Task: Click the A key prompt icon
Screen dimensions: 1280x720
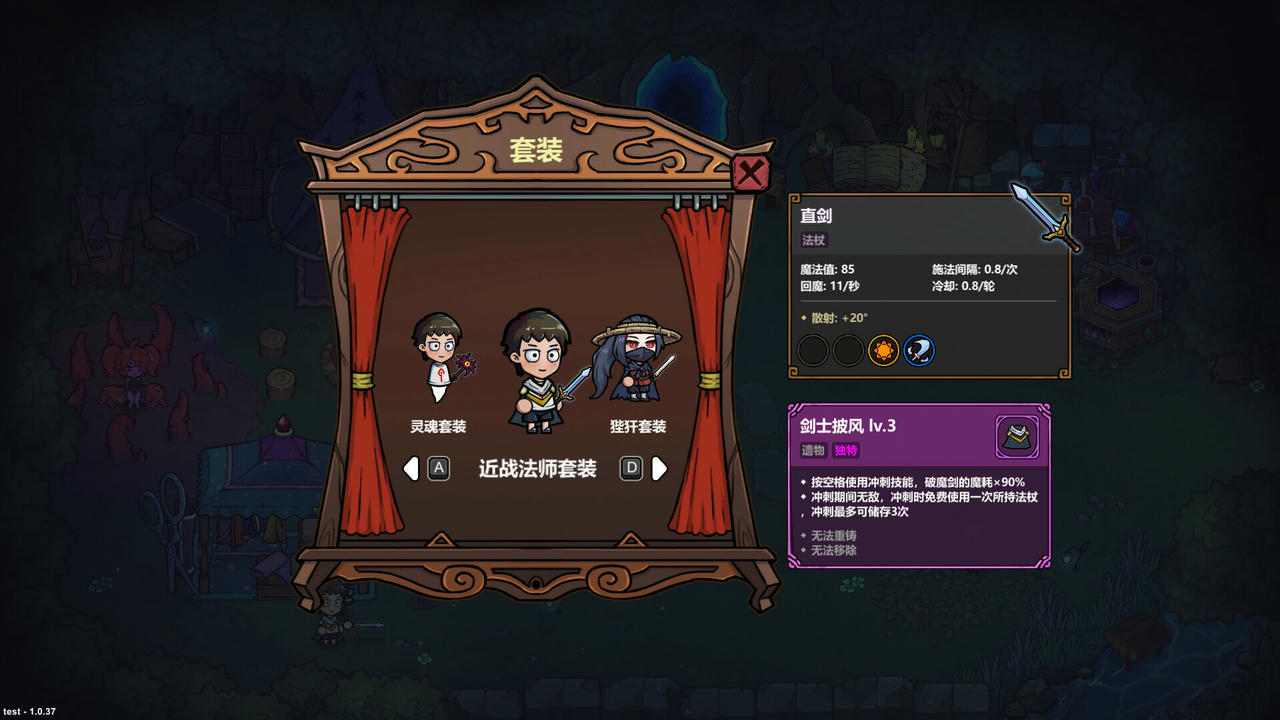Action: (437, 468)
